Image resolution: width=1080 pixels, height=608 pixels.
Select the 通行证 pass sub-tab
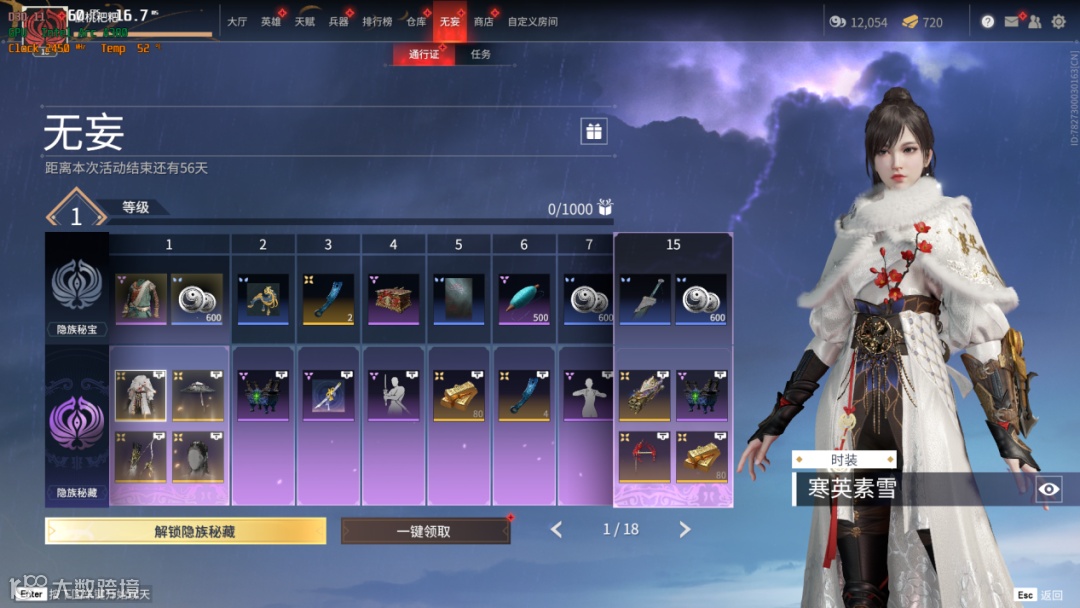pos(424,54)
